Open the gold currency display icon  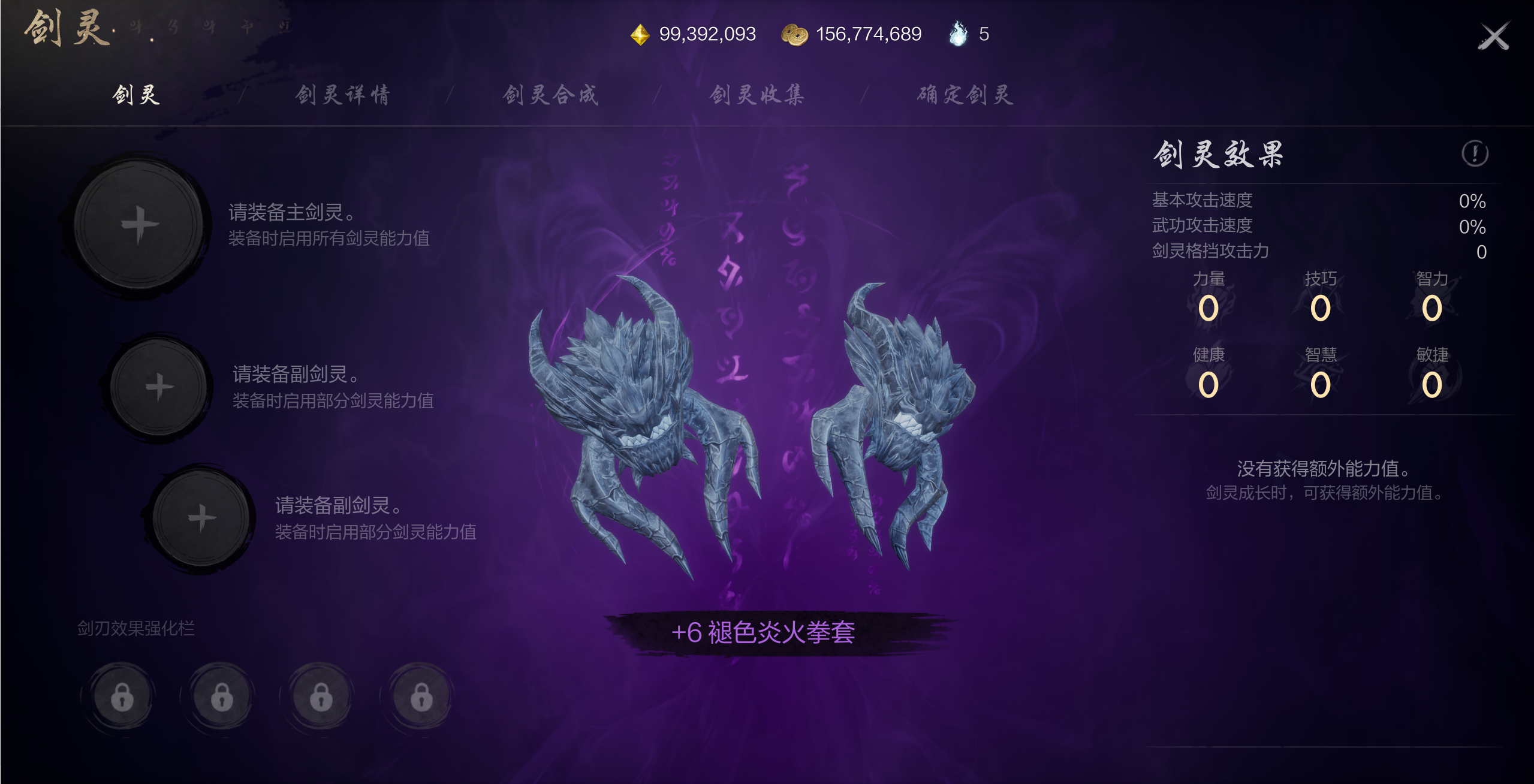640,34
